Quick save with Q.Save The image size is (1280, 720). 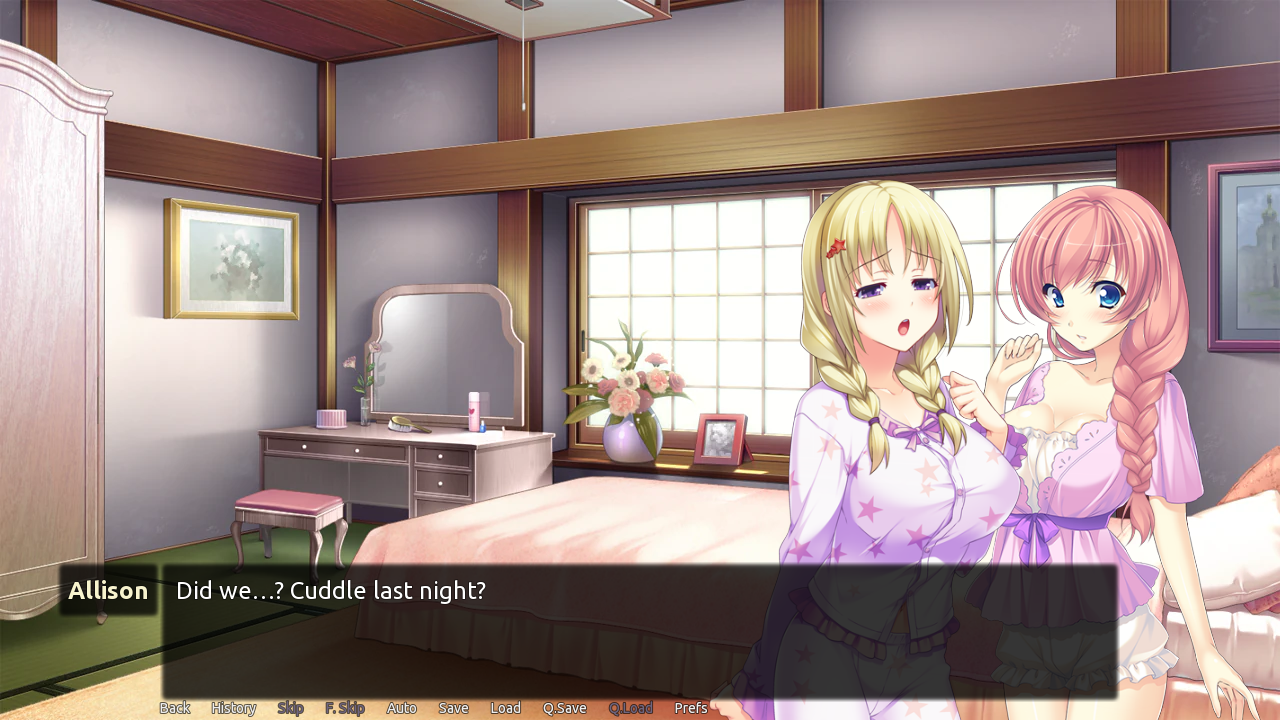coord(564,708)
